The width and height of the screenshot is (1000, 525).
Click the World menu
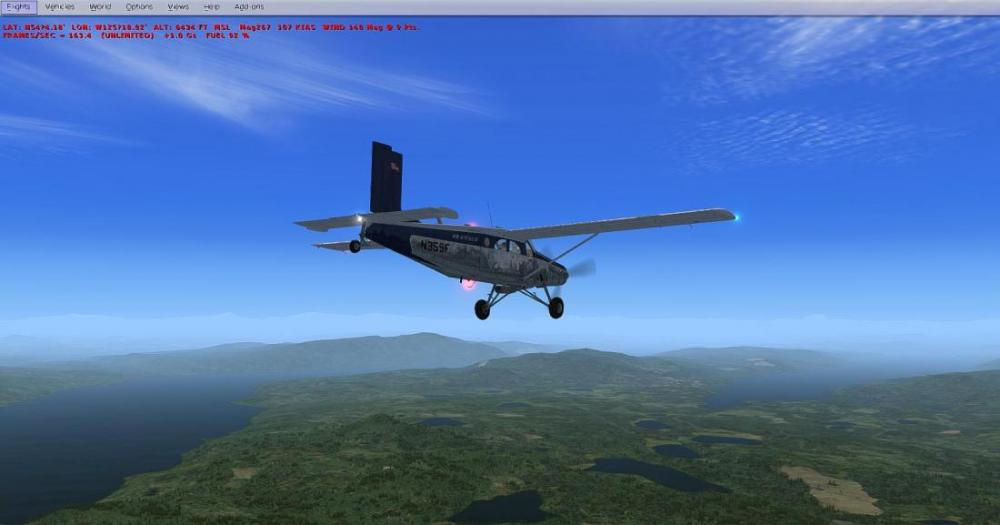coord(100,7)
